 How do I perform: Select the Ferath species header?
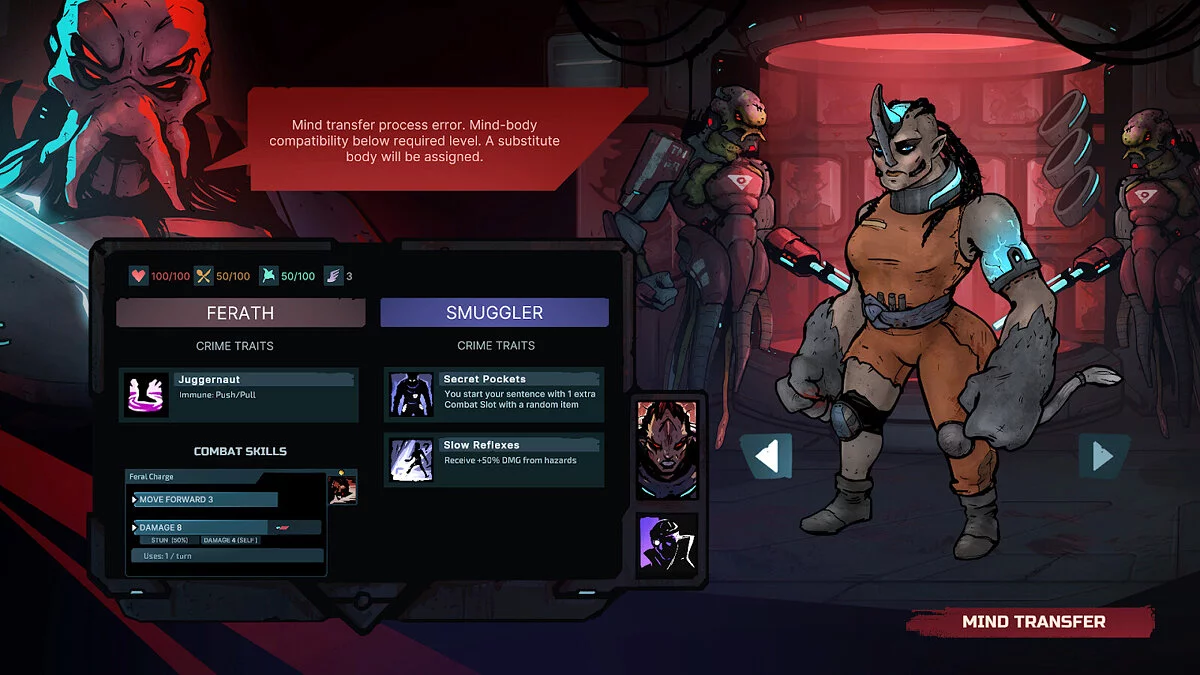[x=240, y=313]
